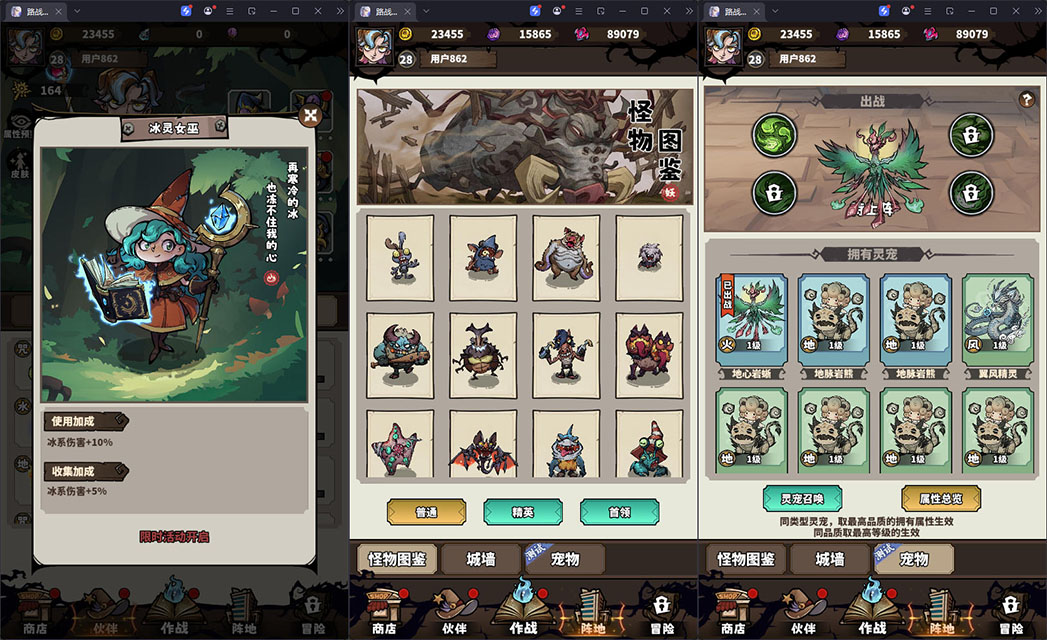Show 首领 boss monsters
This screenshot has width=1047, height=640.
pos(619,512)
